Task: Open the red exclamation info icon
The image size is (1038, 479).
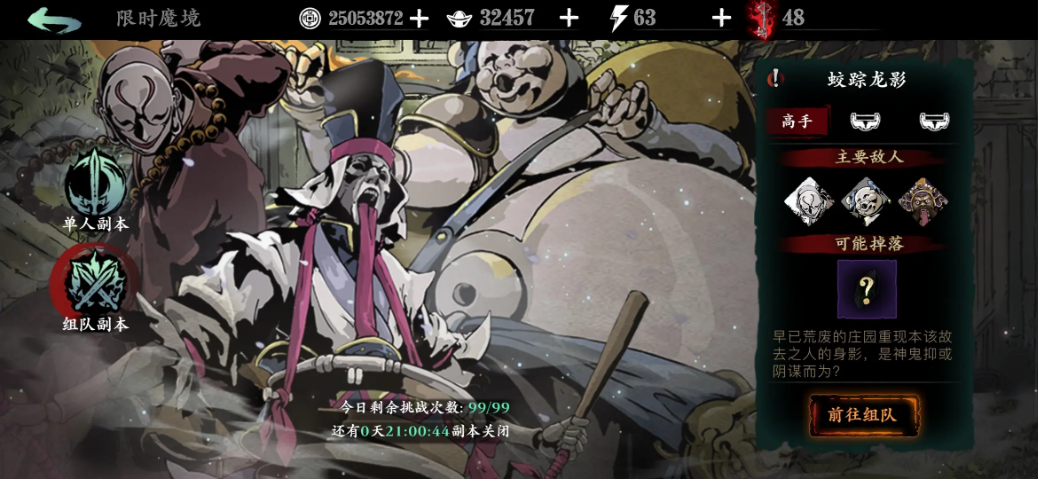Action: 775,79
